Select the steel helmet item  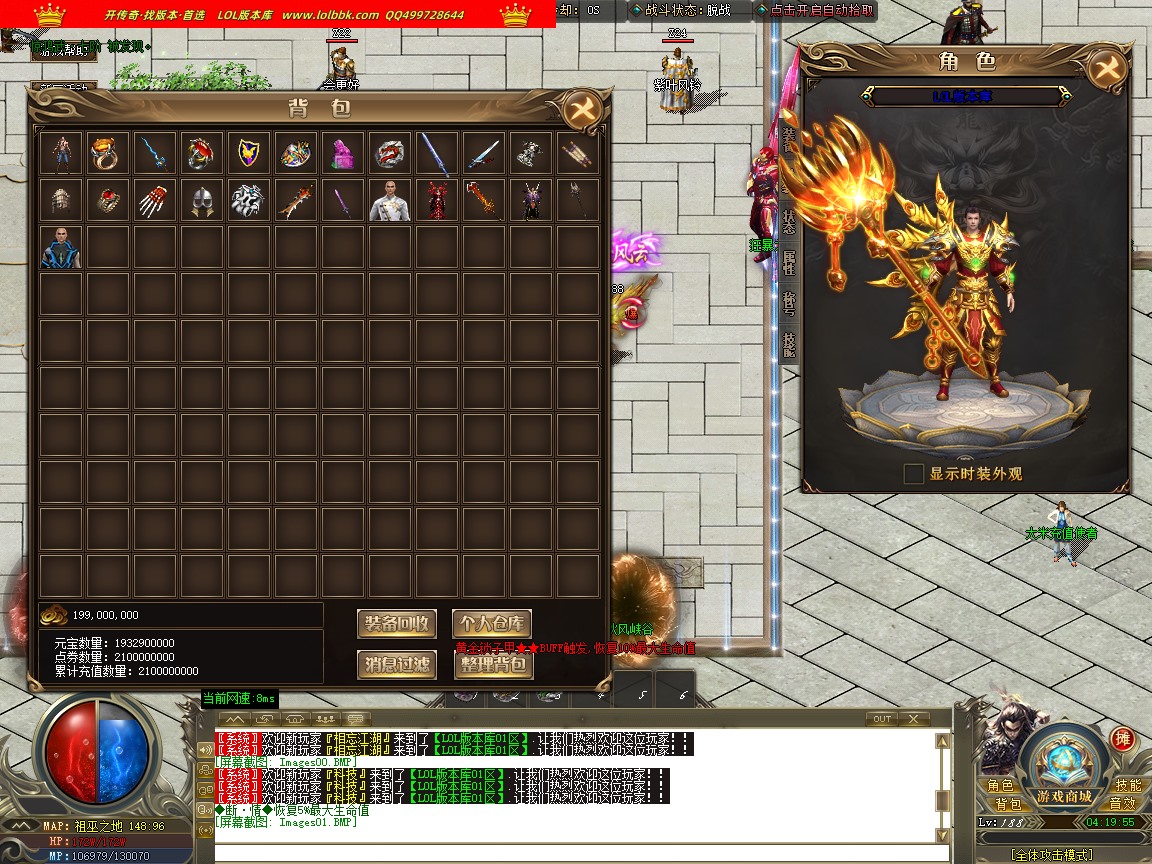201,201
